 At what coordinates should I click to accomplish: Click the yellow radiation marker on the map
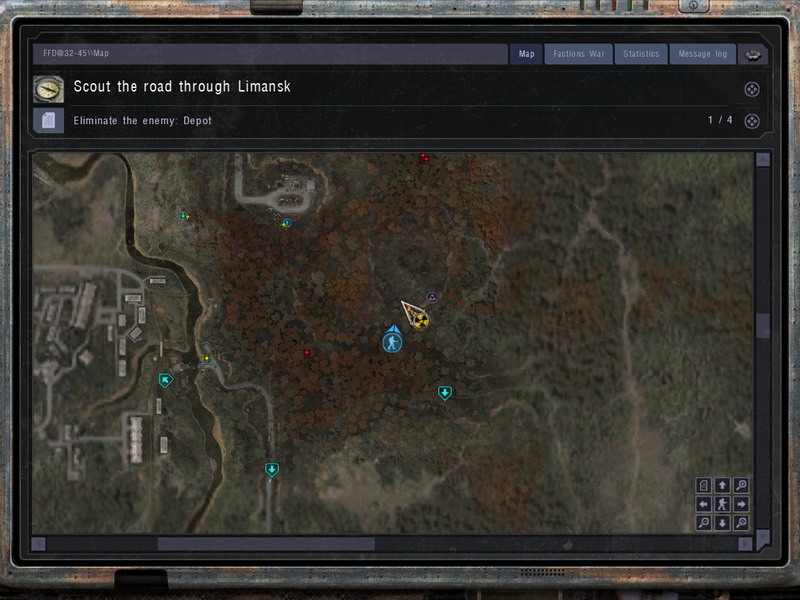click(421, 321)
